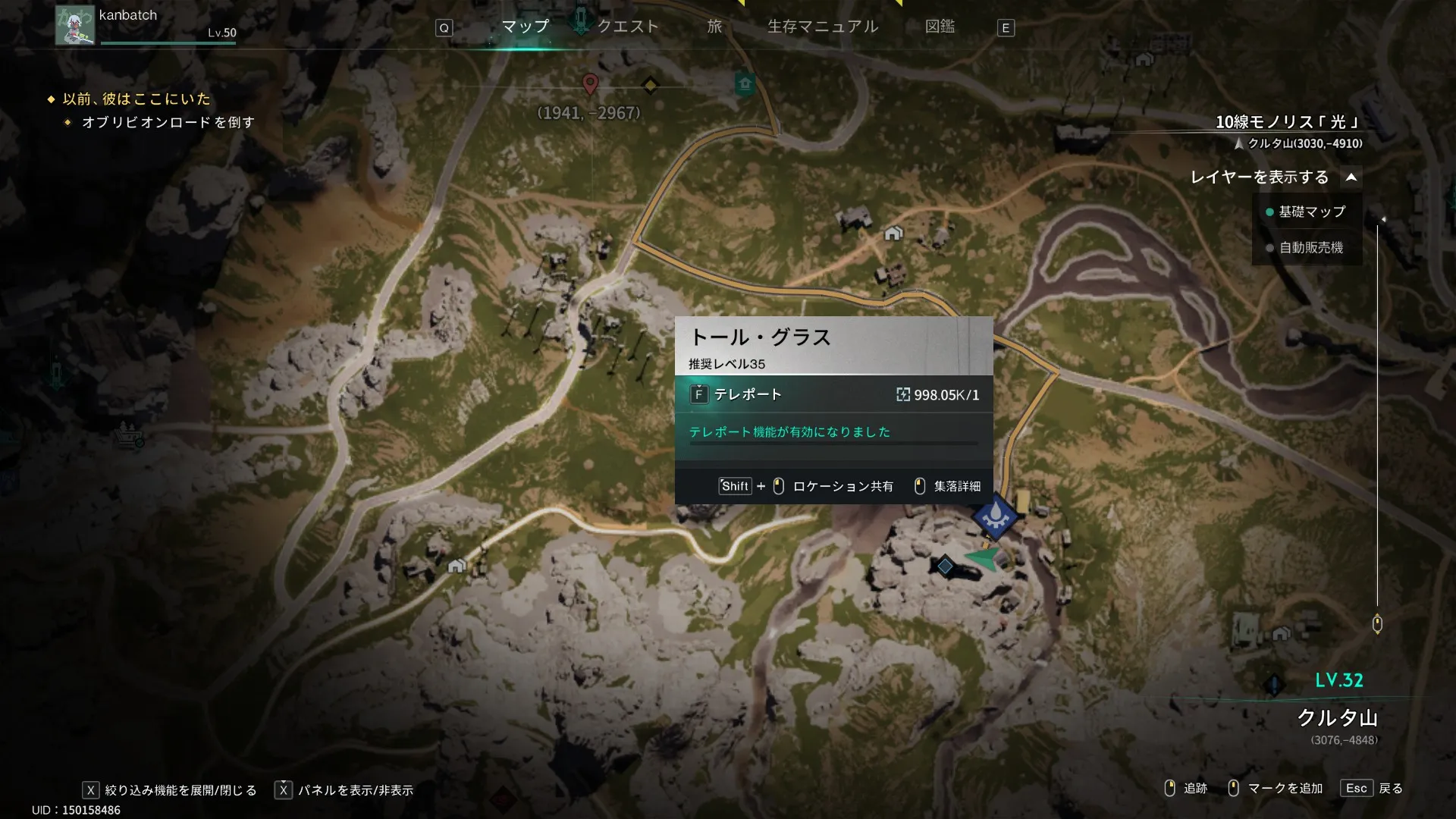
Task: Select the マップ tab
Action: pos(525,27)
